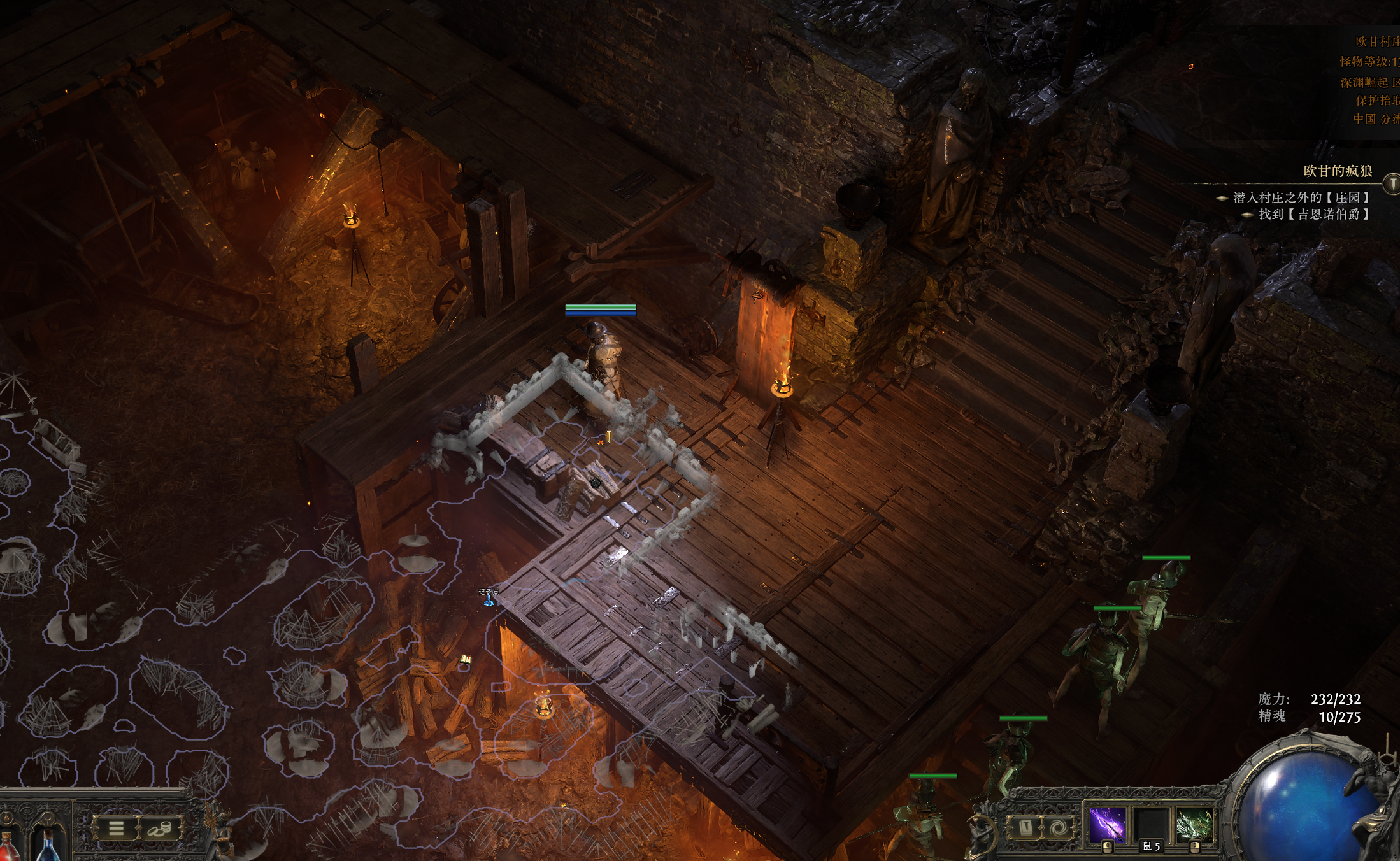1400x861 pixels.
Task: Open the book icon button
Action: (1025, 827)
